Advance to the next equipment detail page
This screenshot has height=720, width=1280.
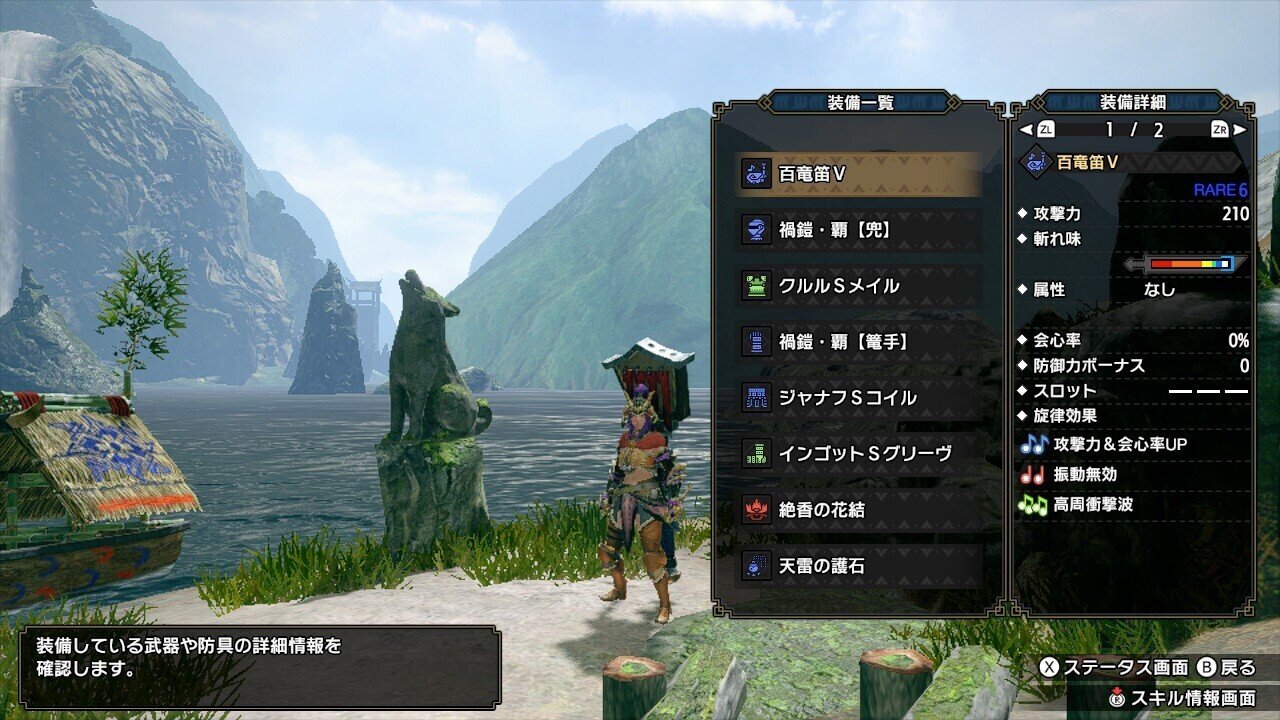(1228, 129)
